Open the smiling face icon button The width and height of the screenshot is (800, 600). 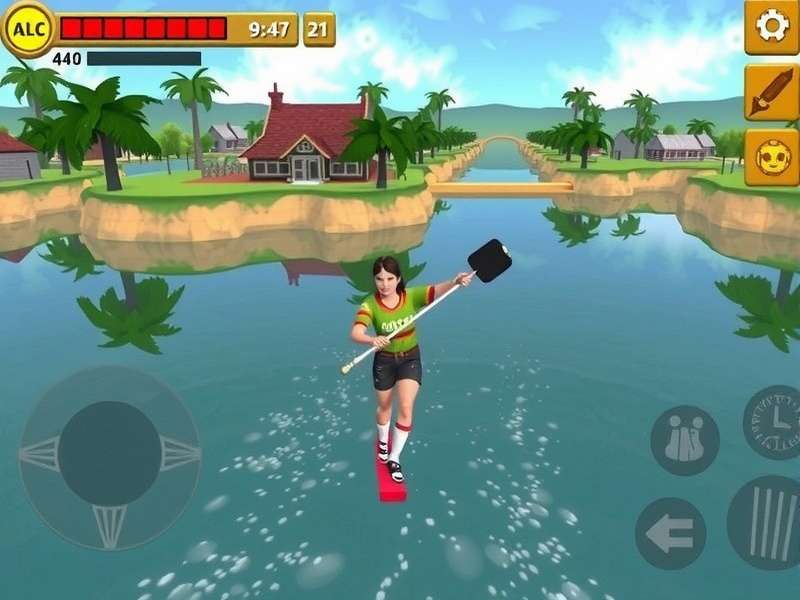pyautogui.click(x=772, y=158)
